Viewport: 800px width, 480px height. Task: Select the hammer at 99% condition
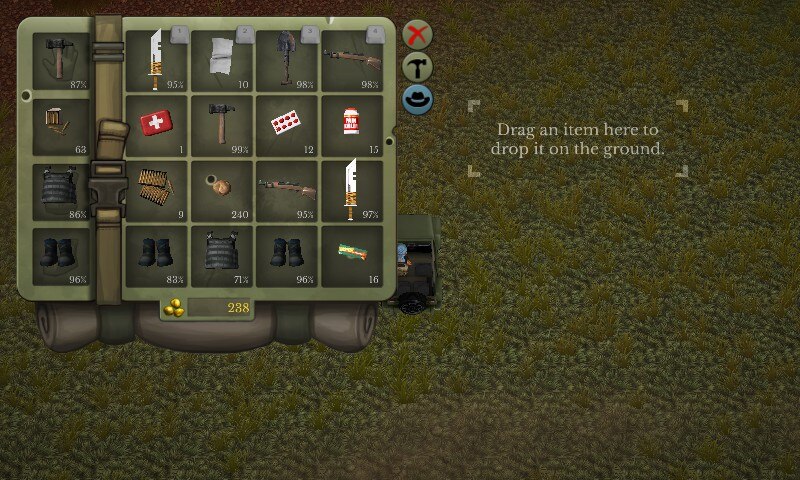tap(222, 125)
